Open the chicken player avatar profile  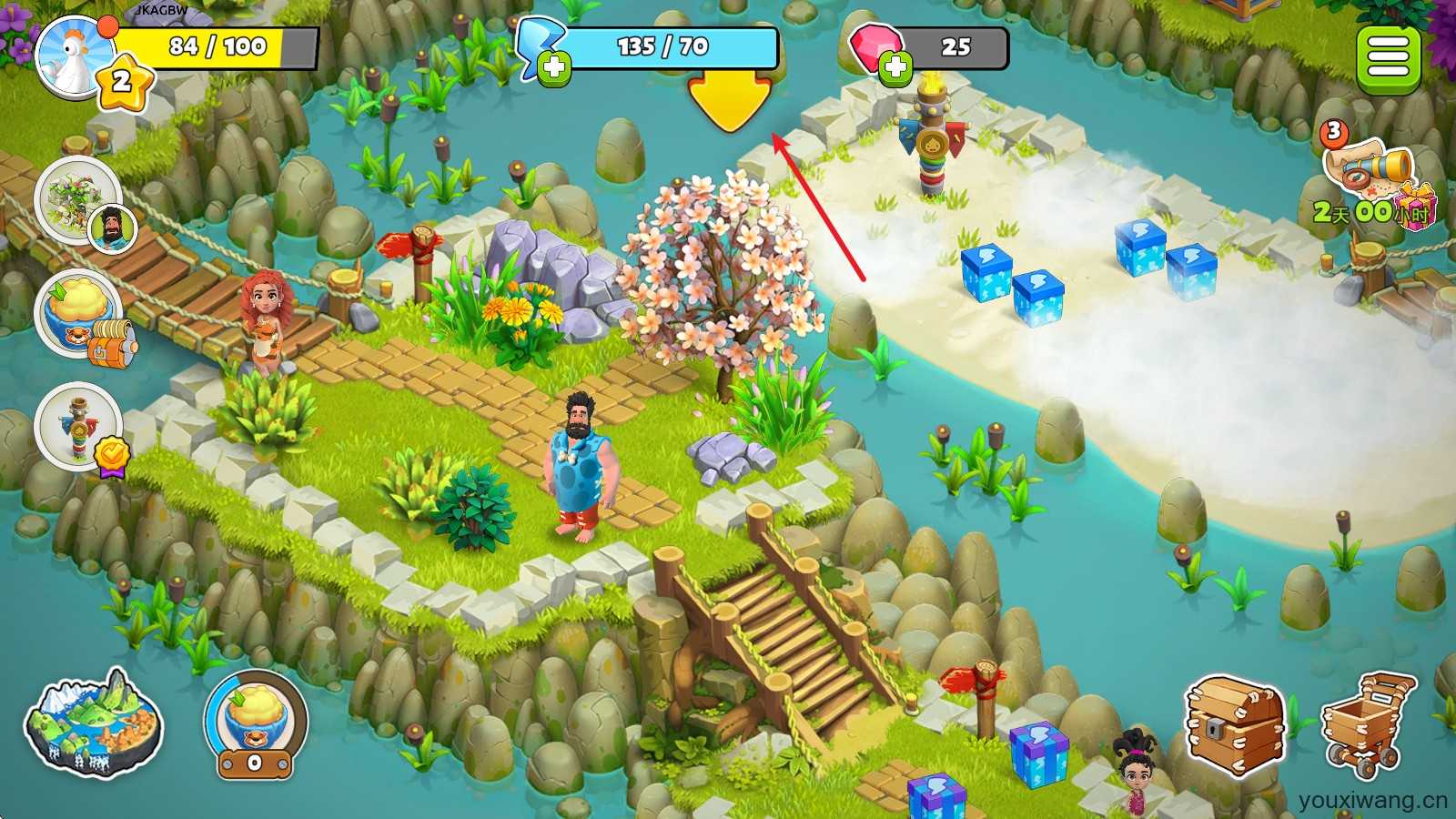coord(75,55)
